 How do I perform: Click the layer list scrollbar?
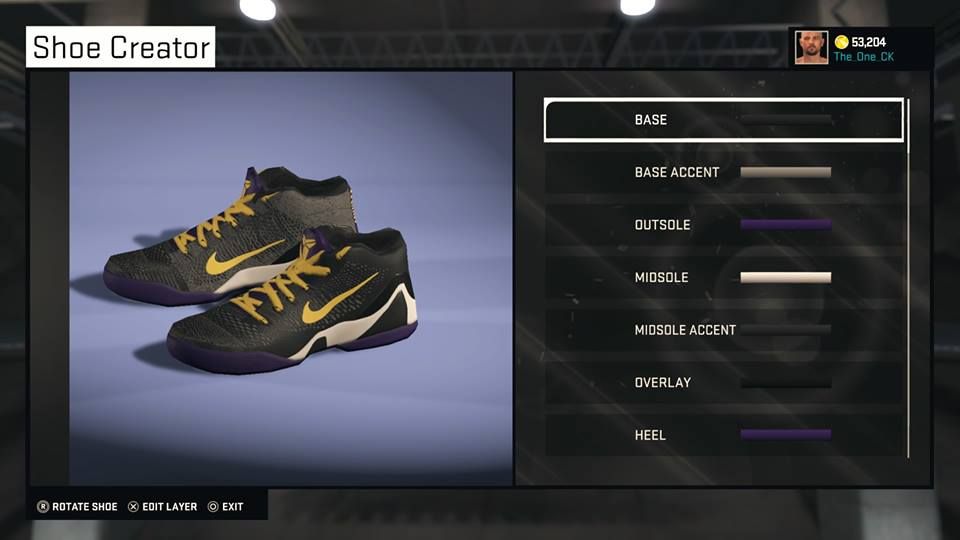point(908,280)
